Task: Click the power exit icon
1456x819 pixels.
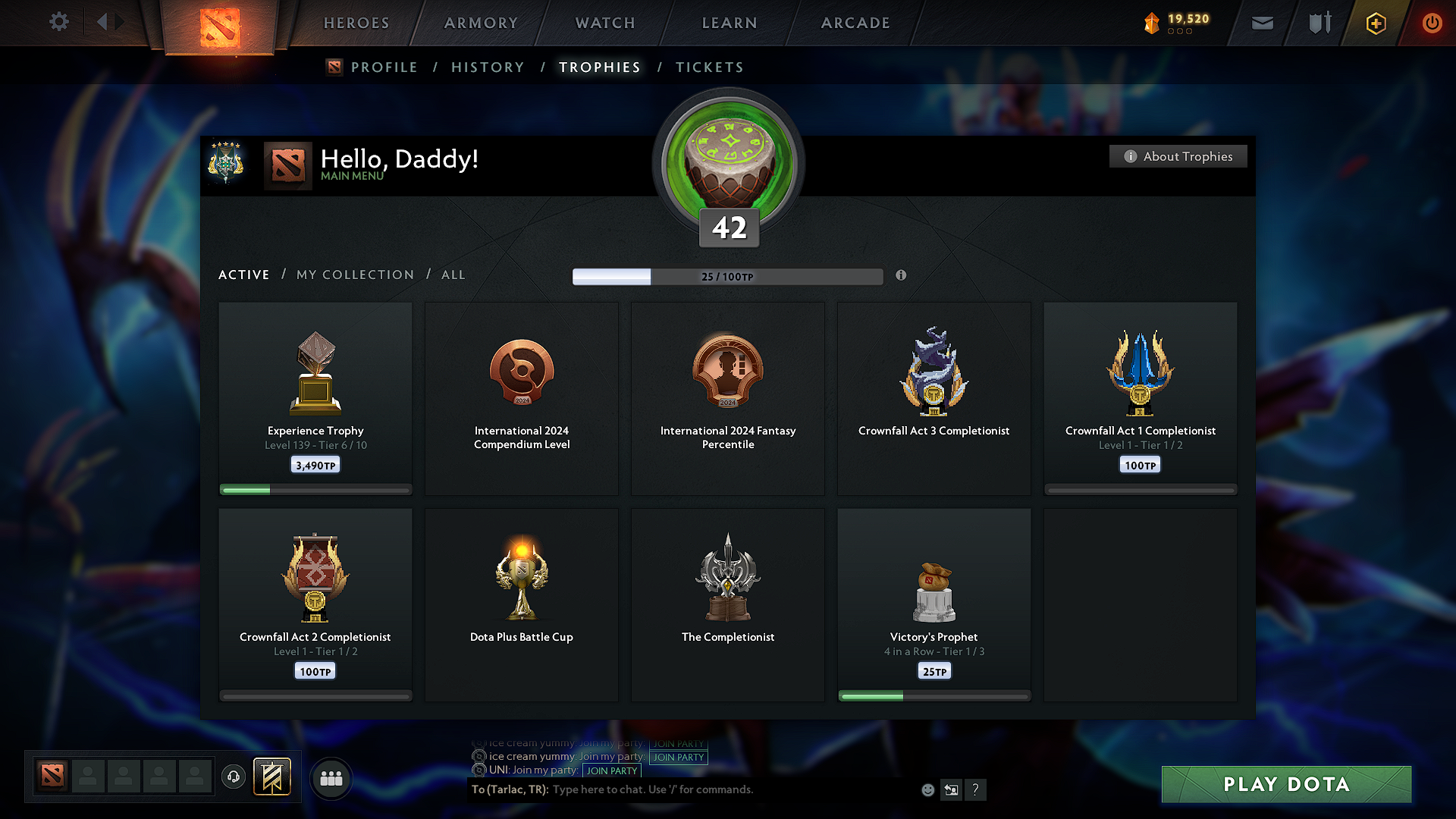Action: 1432,23
